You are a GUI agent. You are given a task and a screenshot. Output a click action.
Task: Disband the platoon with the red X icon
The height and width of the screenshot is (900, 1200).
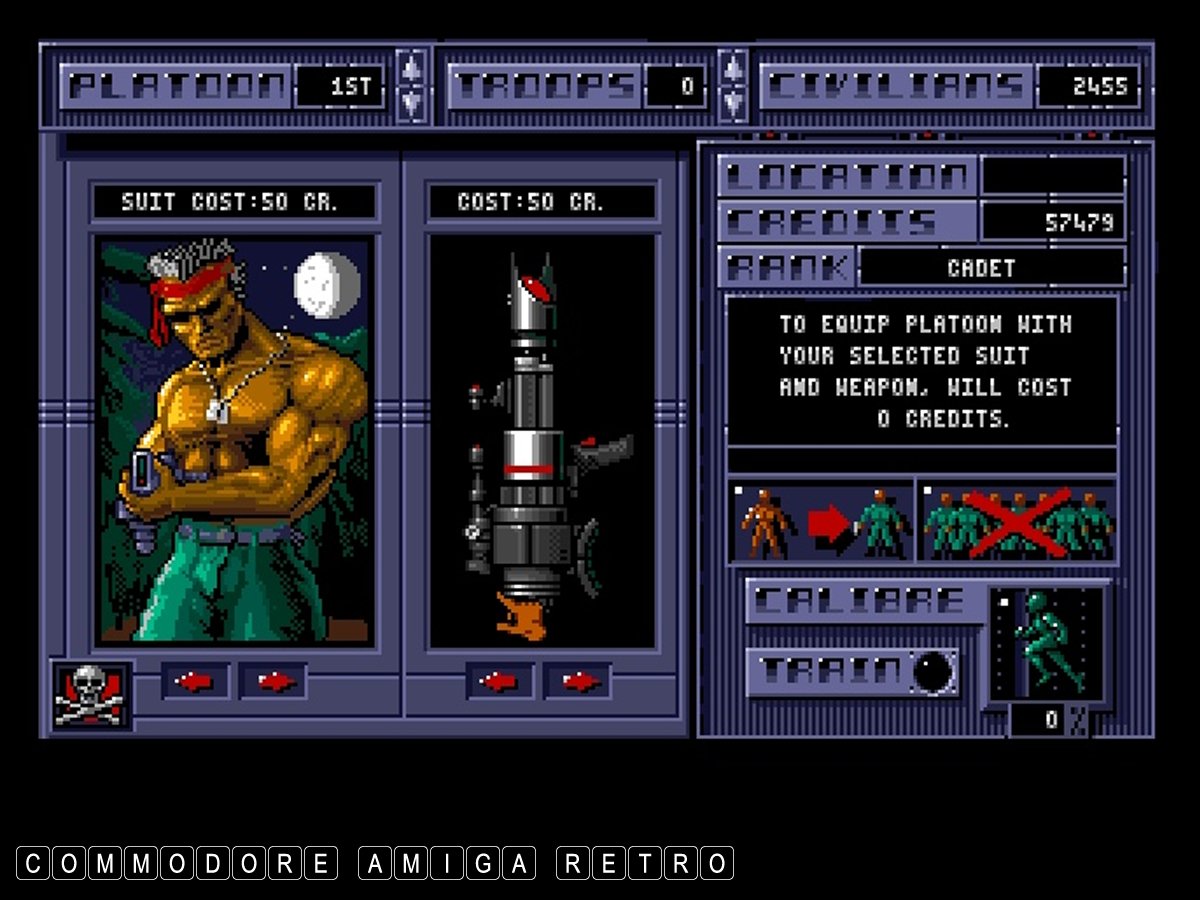point(1018,522)
